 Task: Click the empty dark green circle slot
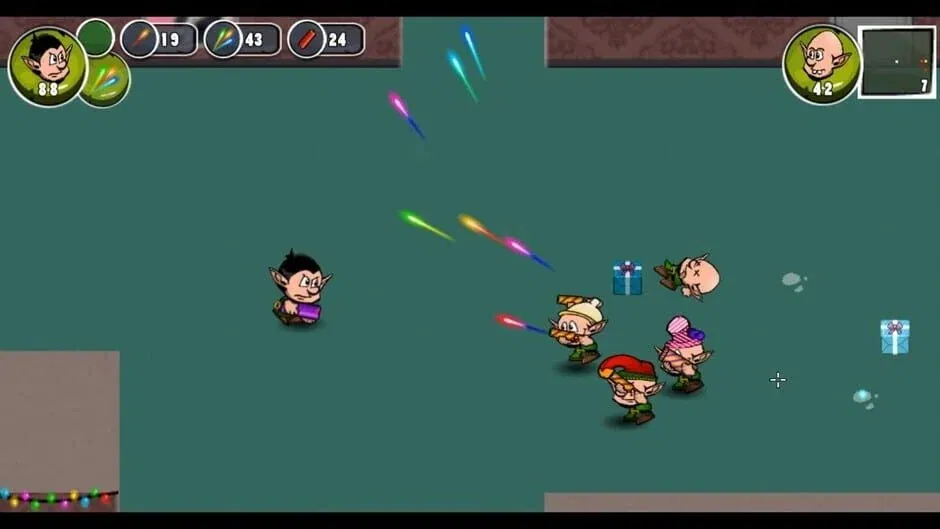point(95,37)
